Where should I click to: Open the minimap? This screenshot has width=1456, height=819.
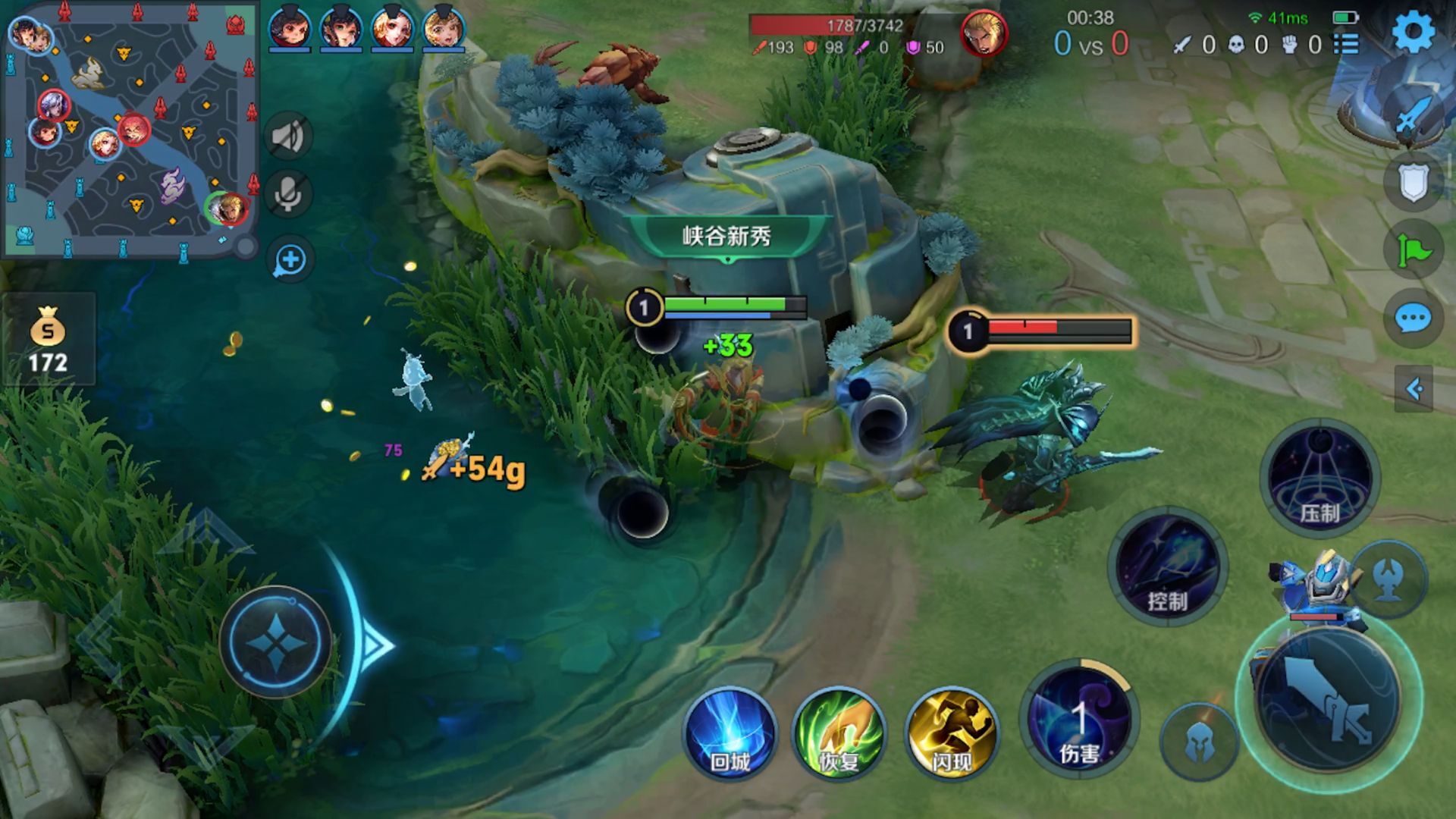tap(130, 129)
